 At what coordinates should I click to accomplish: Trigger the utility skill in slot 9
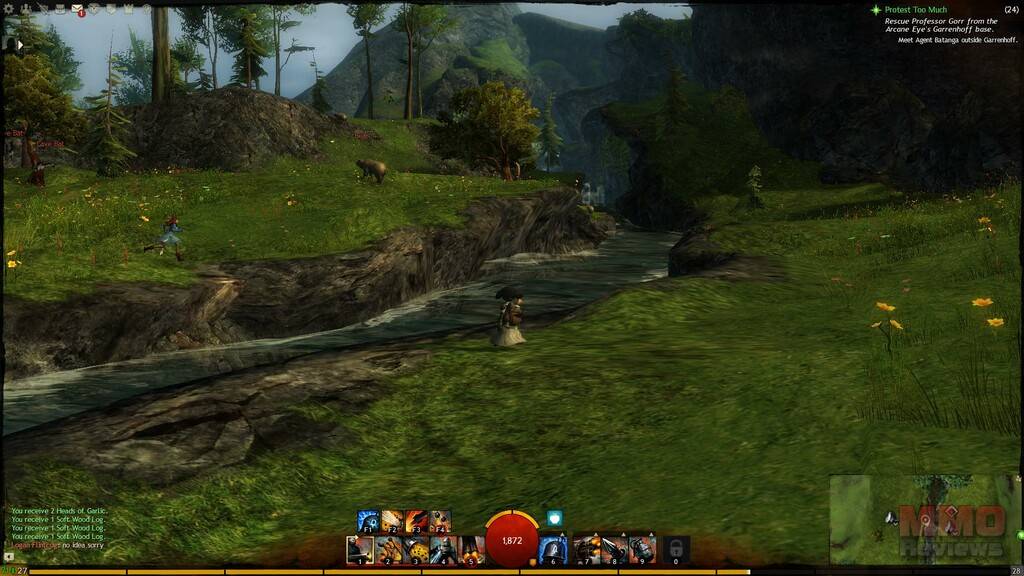(643, 549)
